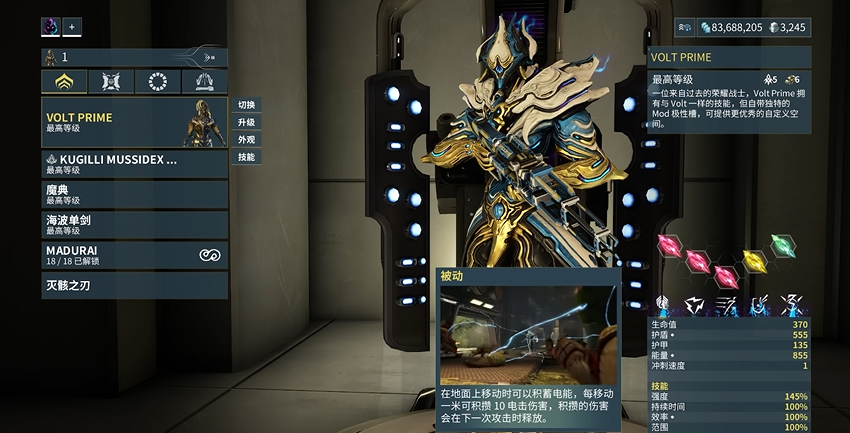The height and width of the screenshot is (433, 850).
Task: Switch to the fourth loadout category tab
Action: pos(204,82)
